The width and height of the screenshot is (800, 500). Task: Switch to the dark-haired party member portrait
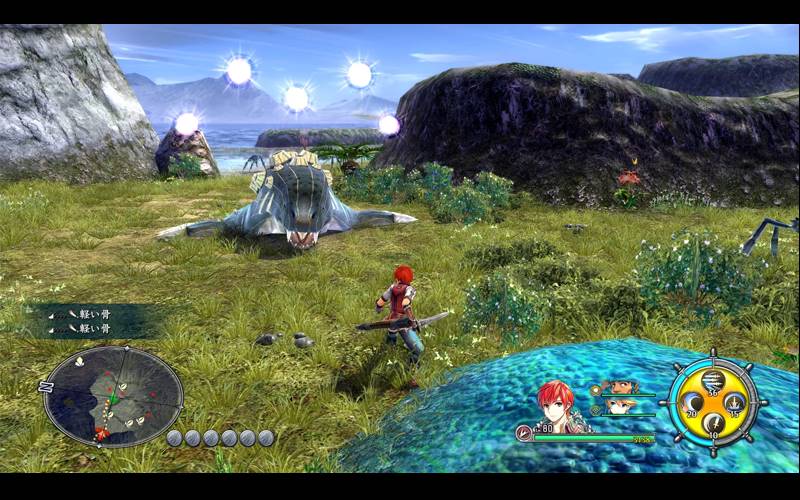621,386
